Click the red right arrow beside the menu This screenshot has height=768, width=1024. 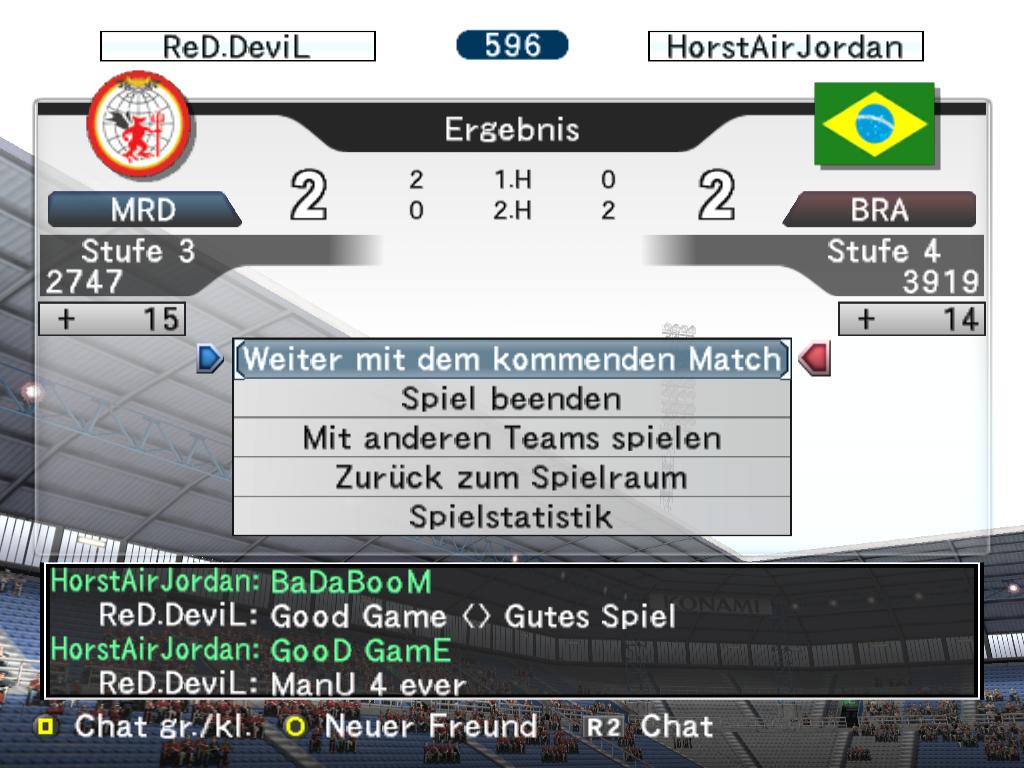815,359
